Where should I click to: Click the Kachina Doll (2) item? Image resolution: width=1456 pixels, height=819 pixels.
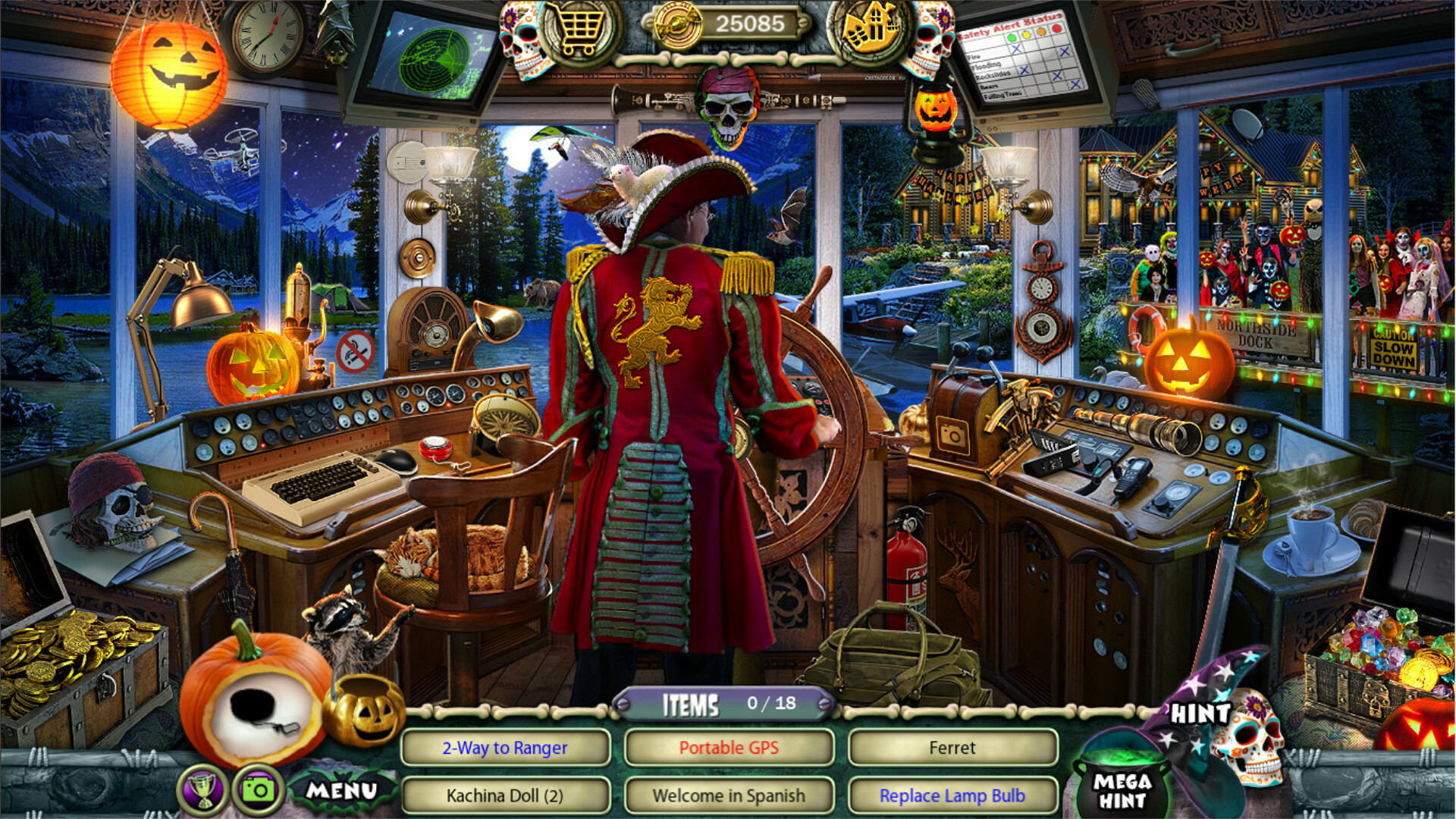[x=506, y=795]
